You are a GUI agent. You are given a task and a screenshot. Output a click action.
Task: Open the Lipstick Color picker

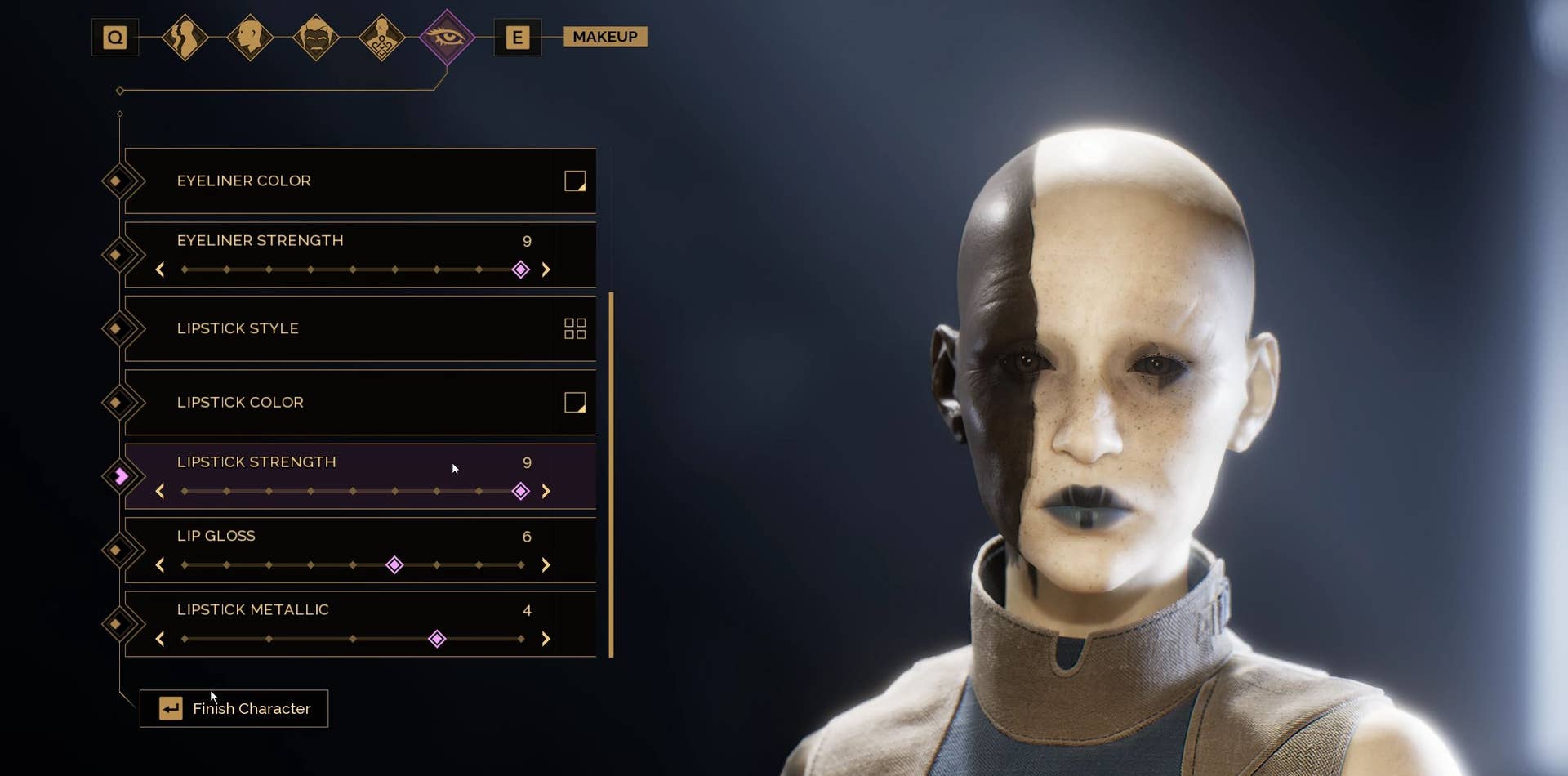tap(575, 403)
